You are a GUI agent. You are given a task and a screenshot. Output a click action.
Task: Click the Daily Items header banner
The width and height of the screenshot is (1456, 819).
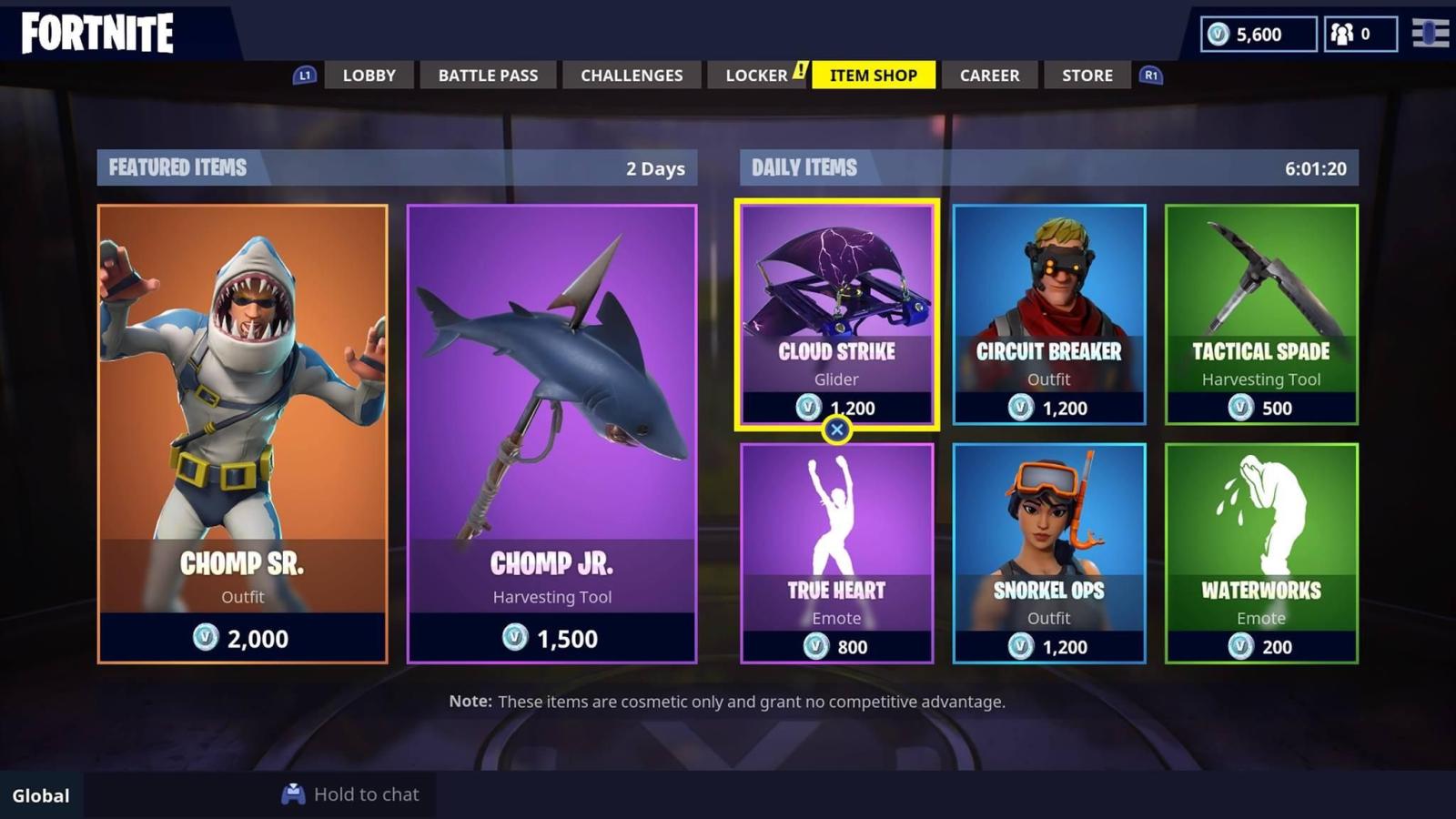tap(804, 167)
